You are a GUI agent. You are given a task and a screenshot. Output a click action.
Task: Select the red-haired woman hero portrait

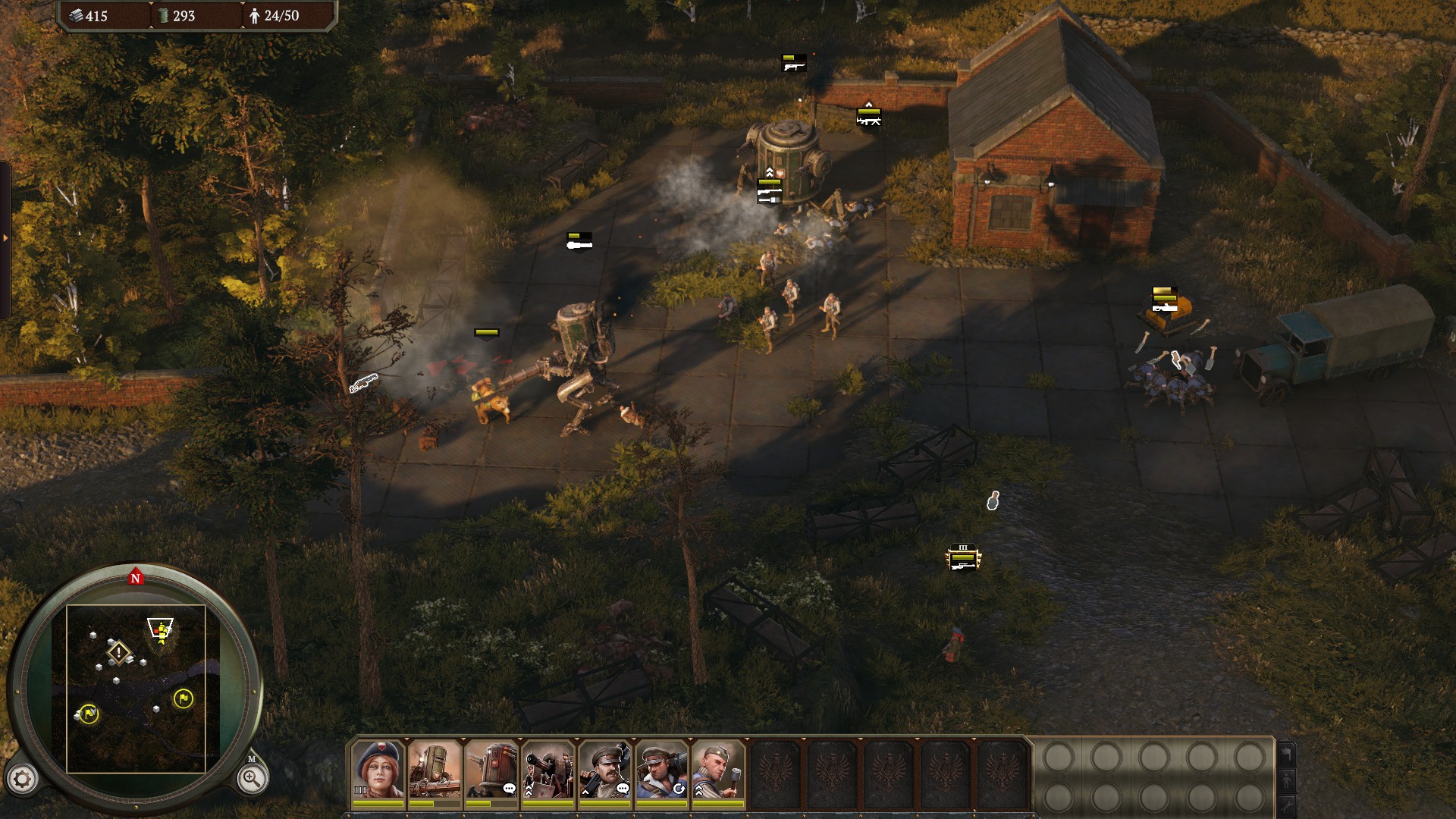pyautogui.click(x=378, y=770)
